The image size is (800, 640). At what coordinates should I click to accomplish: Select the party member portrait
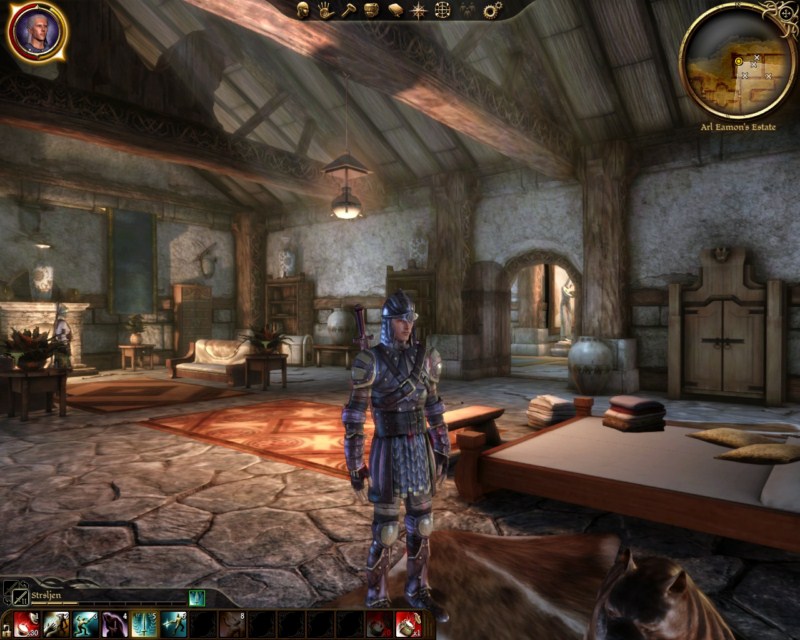37,32
